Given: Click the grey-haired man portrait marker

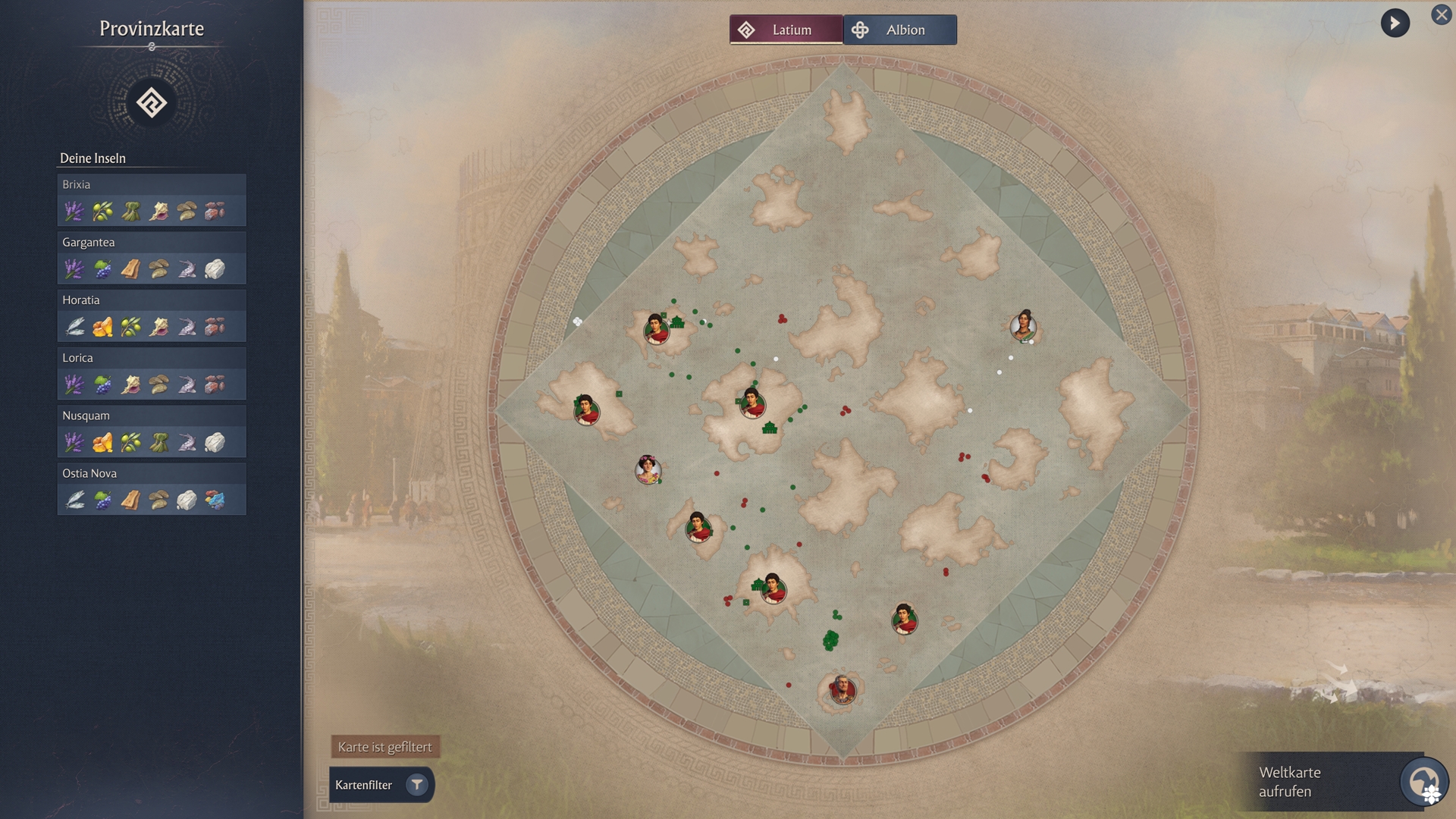Looking at the screenshot, I should [x=842, y=689].
